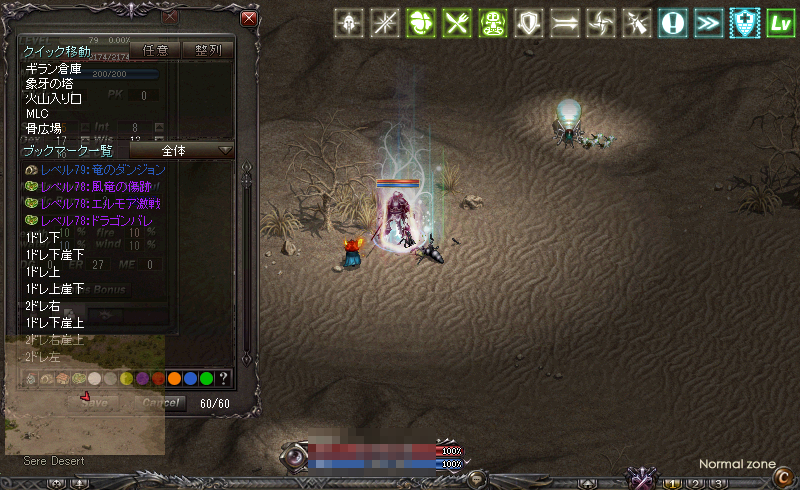Choose 象牙の塔 quick move destination
This screenshot has height=490, width=800.
[x=52, y=84]
